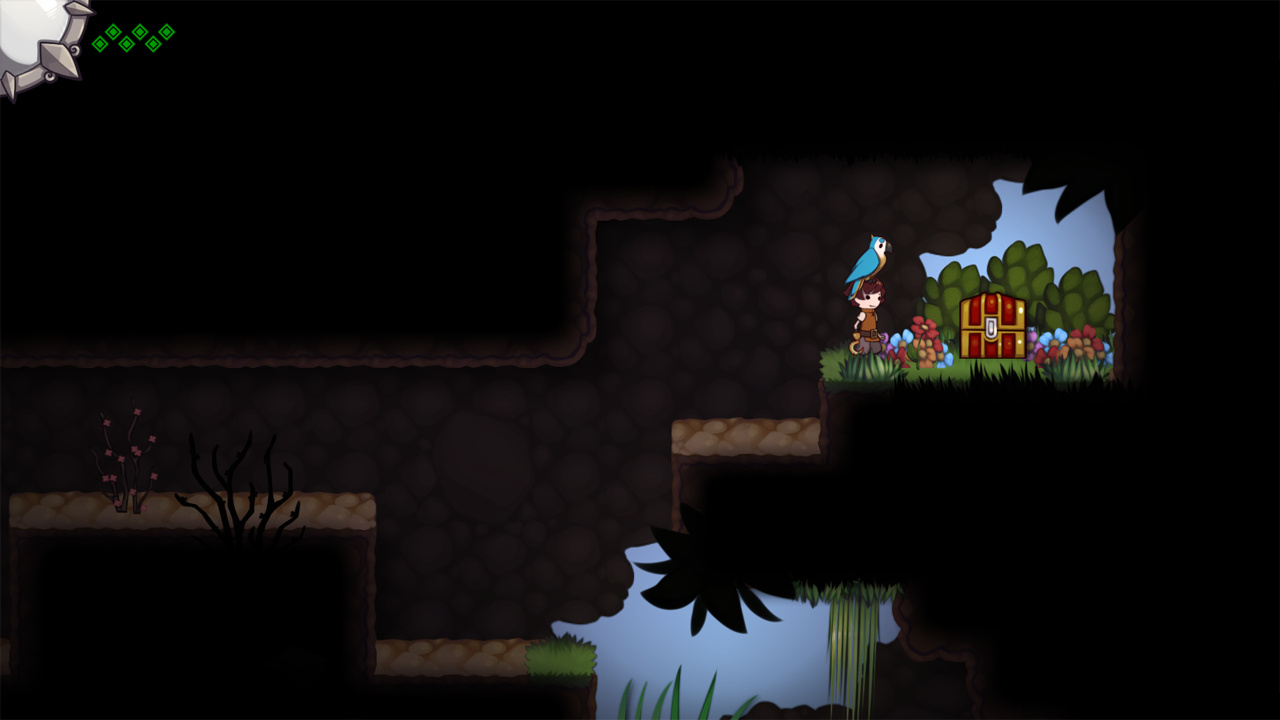Select the fourth green diamond indicator
The height and width of the screenshot is (720, 1280).
tap(140, 31)
